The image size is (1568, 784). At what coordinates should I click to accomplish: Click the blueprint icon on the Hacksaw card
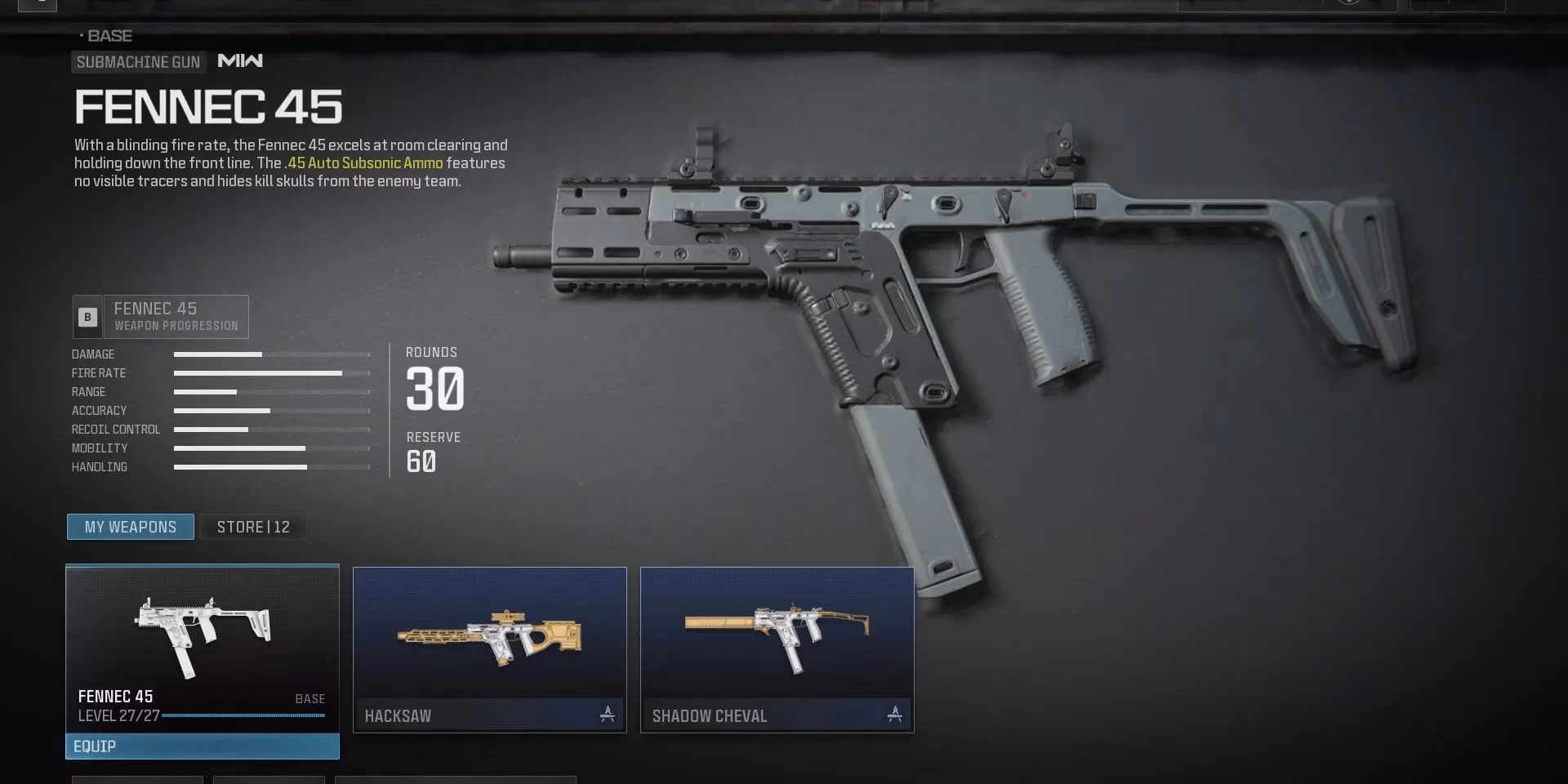606,713
